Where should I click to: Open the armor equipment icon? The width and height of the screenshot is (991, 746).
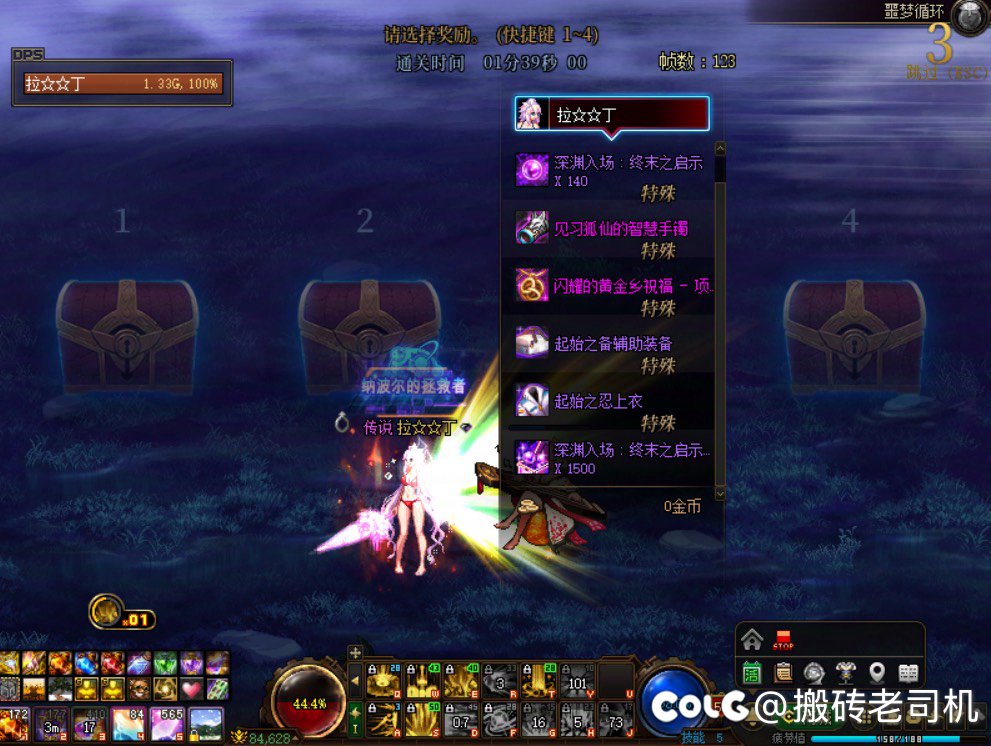[846, 673]
